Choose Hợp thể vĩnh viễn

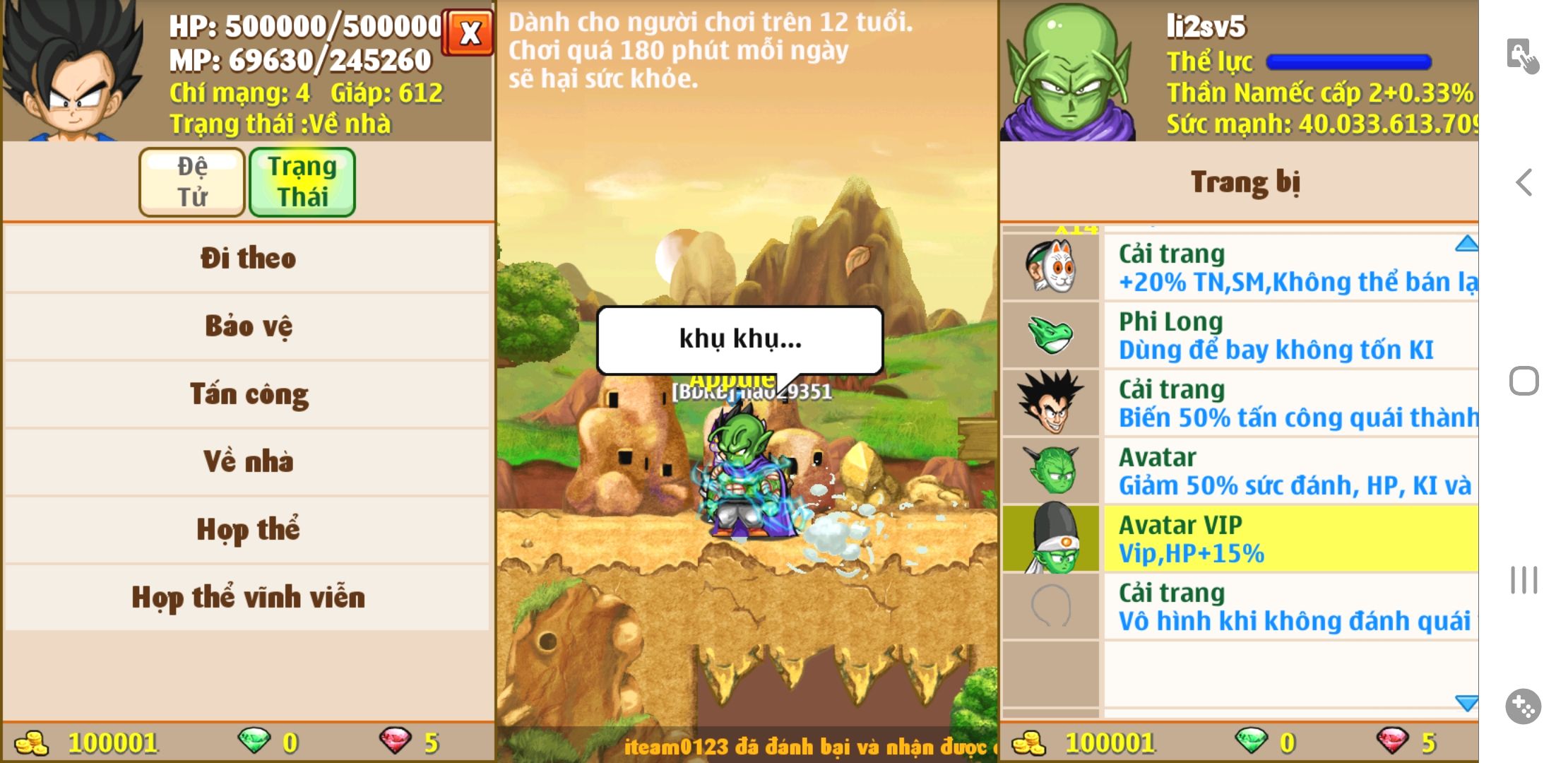[247, 598]
